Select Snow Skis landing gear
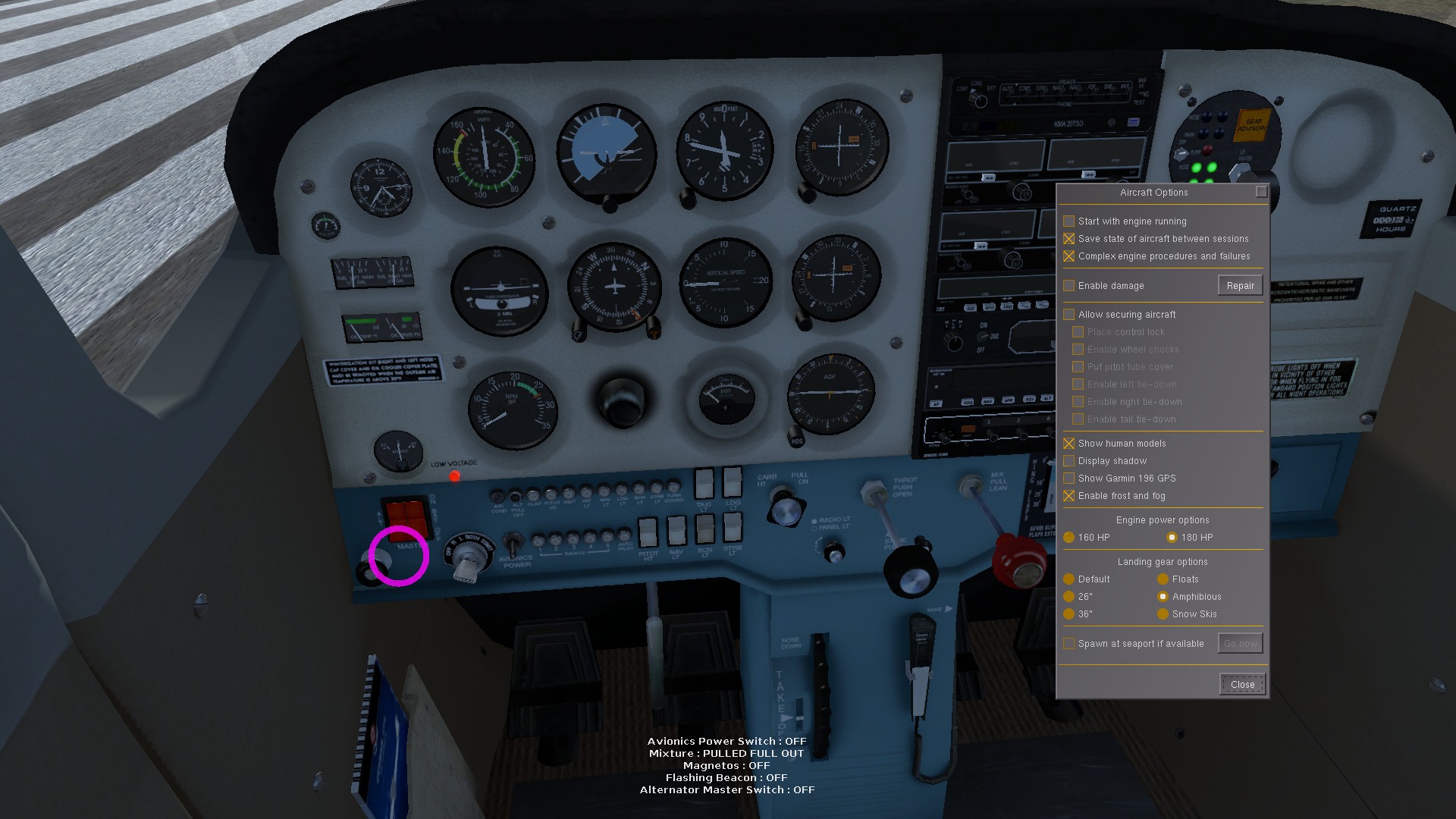The height and width of the screenshot is (819, 1456). 1163,614
